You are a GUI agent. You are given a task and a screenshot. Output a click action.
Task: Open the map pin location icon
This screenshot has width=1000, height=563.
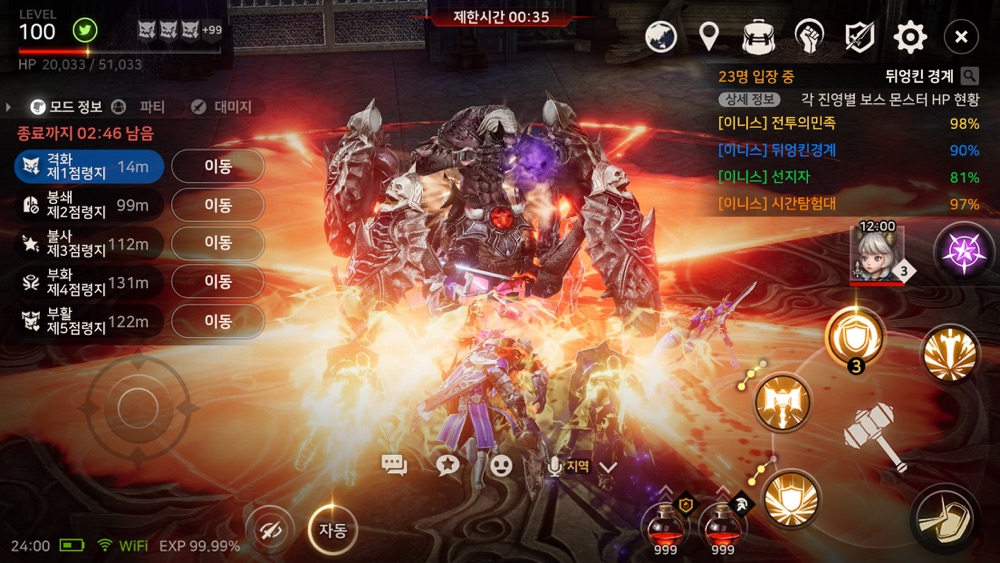pyautogui.click(x=709, y=38)
